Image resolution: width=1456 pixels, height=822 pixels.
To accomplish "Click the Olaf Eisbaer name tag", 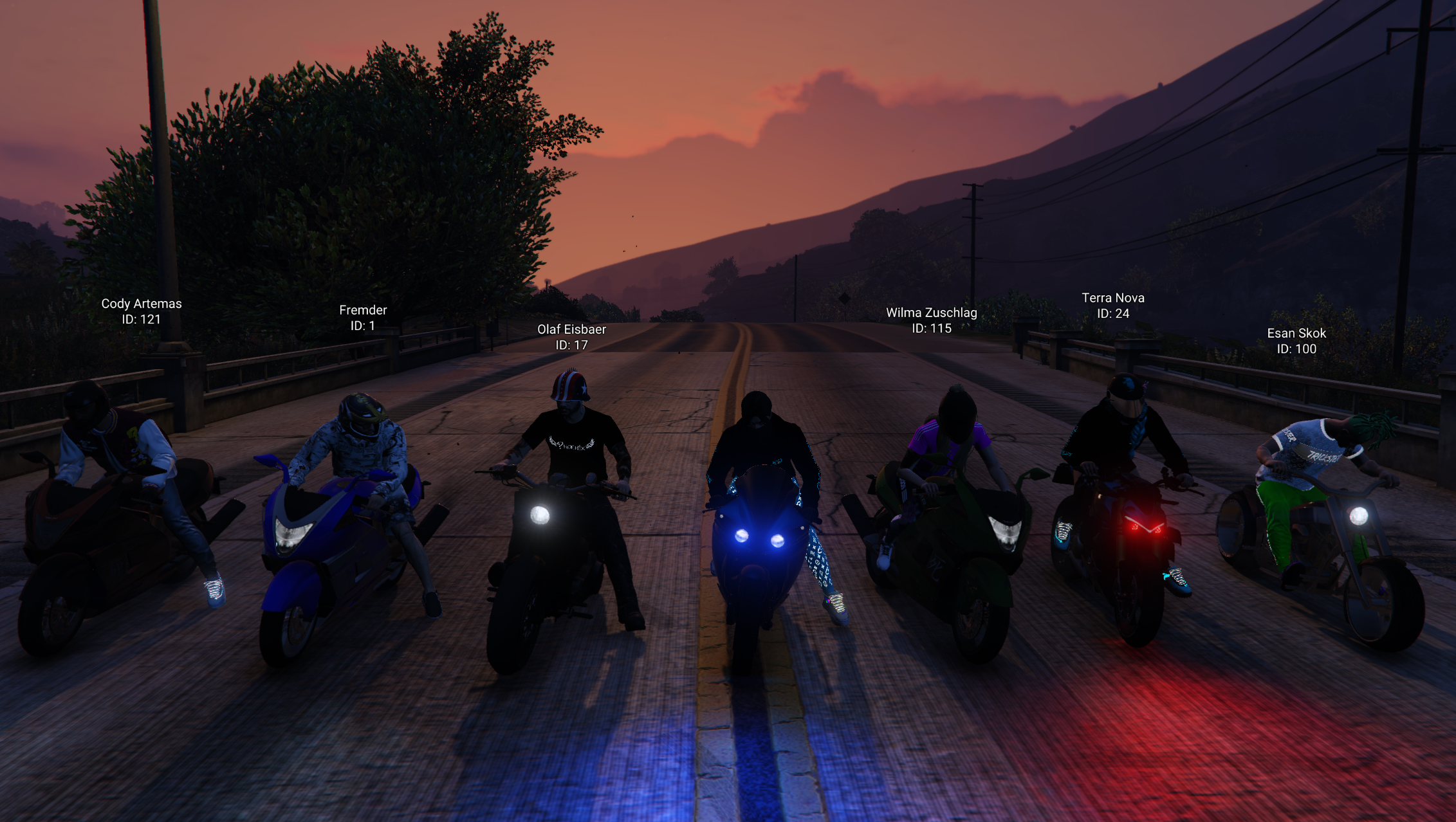I will [x=571, y=329].
